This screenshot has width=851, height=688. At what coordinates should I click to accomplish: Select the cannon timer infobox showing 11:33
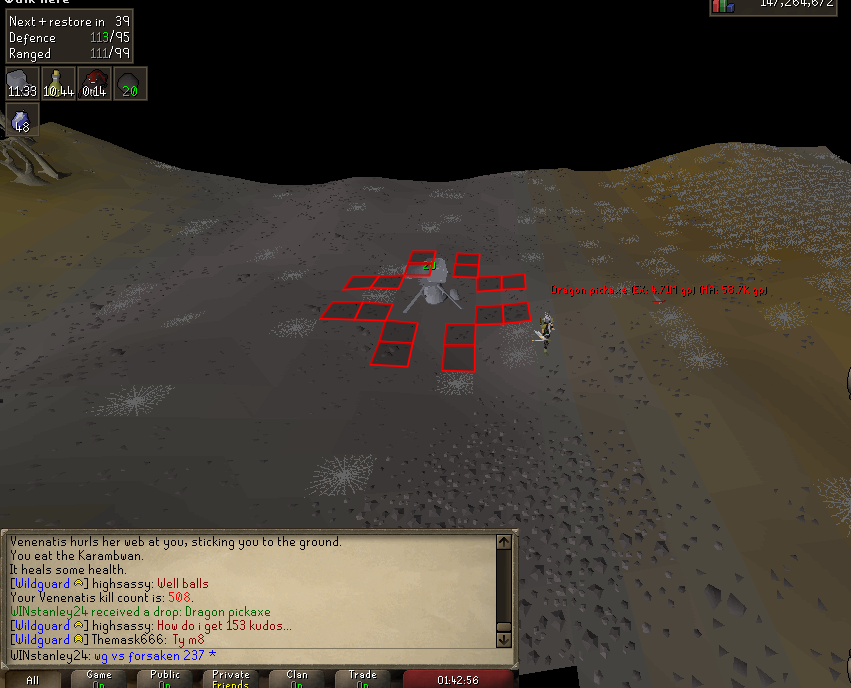click(x=22, y=83)
